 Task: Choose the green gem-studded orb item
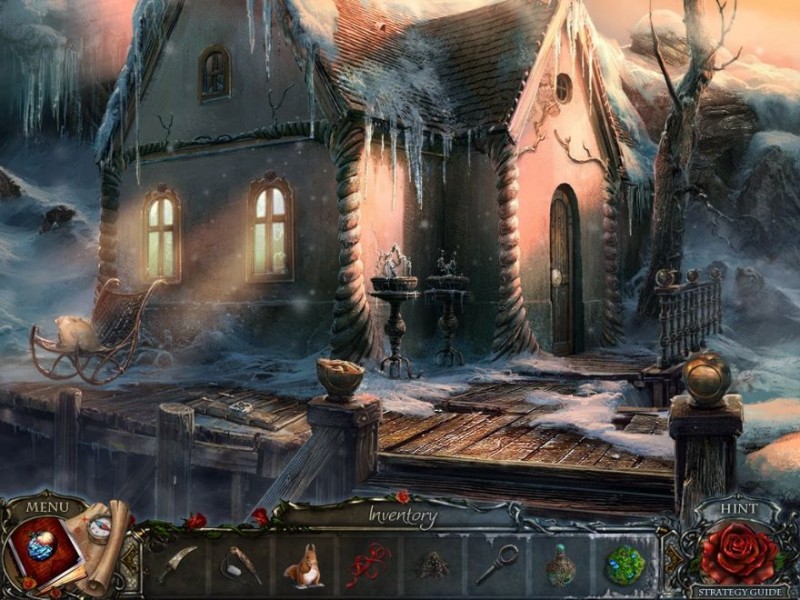coord(625,565)
